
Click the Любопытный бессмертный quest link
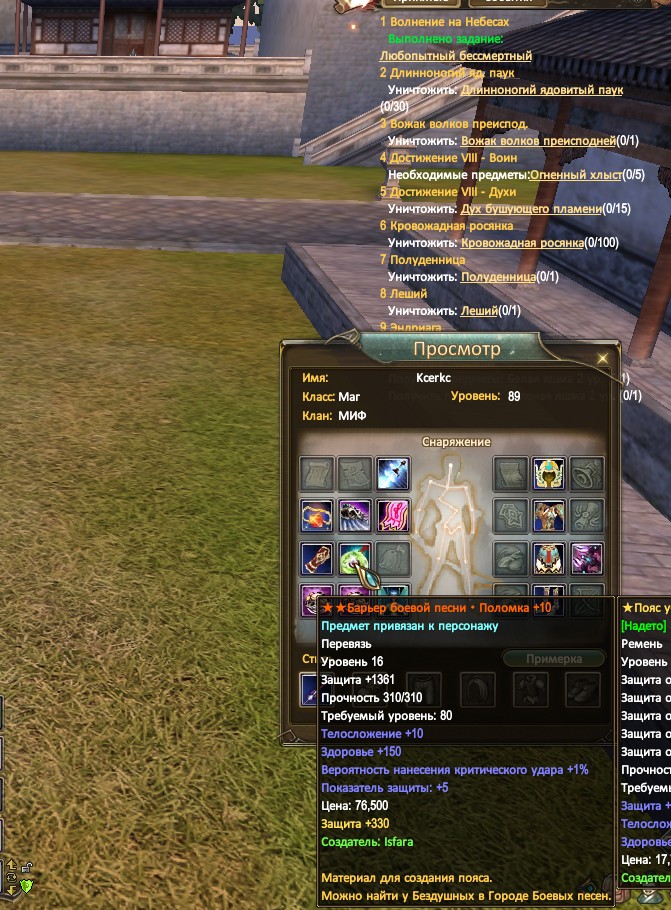coord(456,56)
